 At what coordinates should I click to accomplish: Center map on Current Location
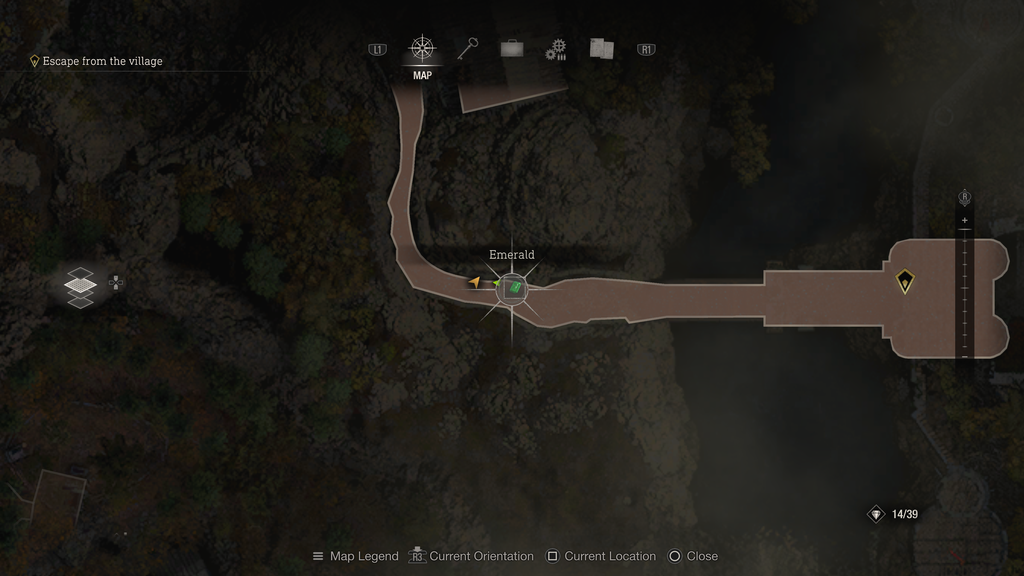601,556
